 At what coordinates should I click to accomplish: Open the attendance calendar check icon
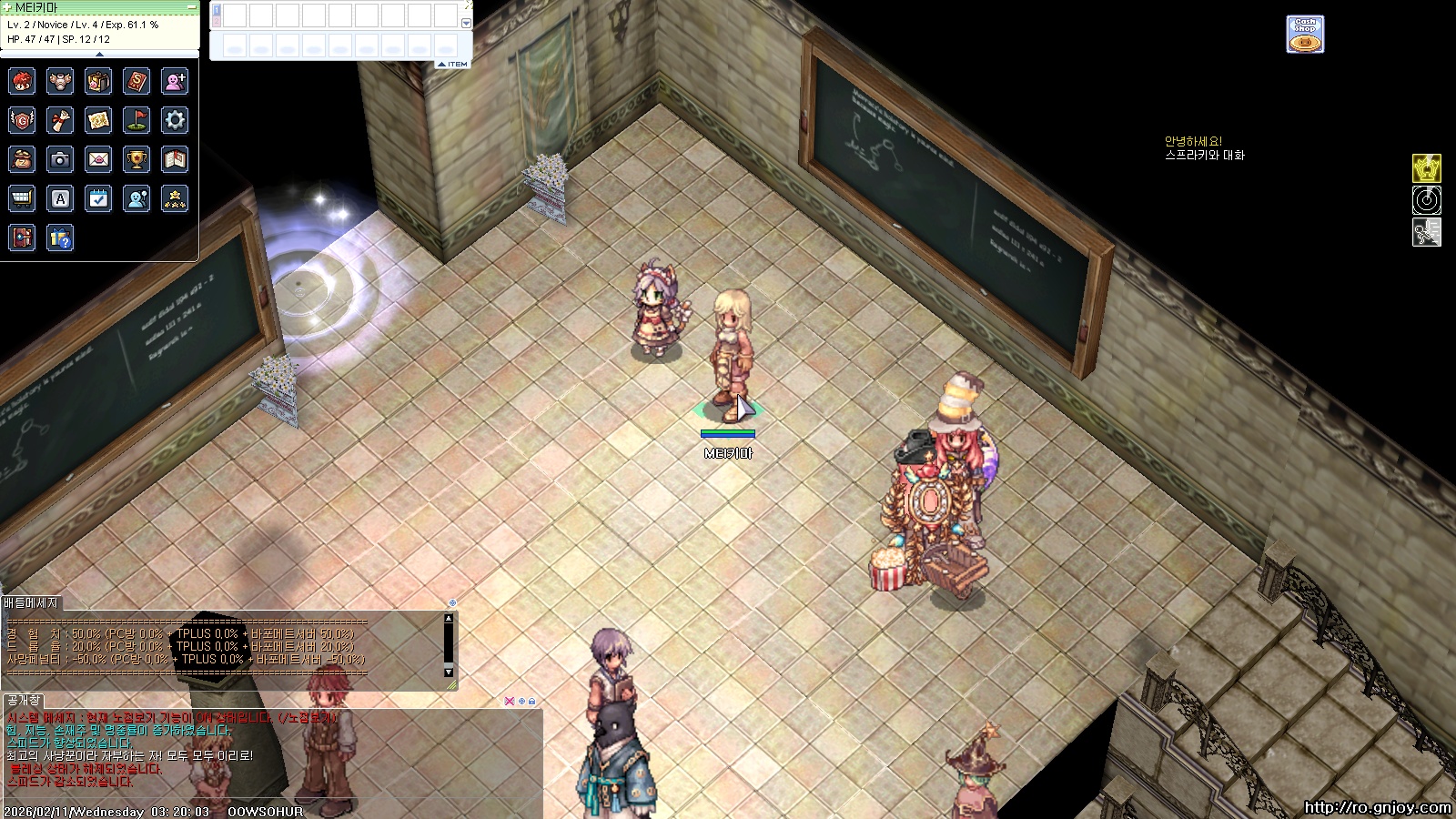(98, 198)
